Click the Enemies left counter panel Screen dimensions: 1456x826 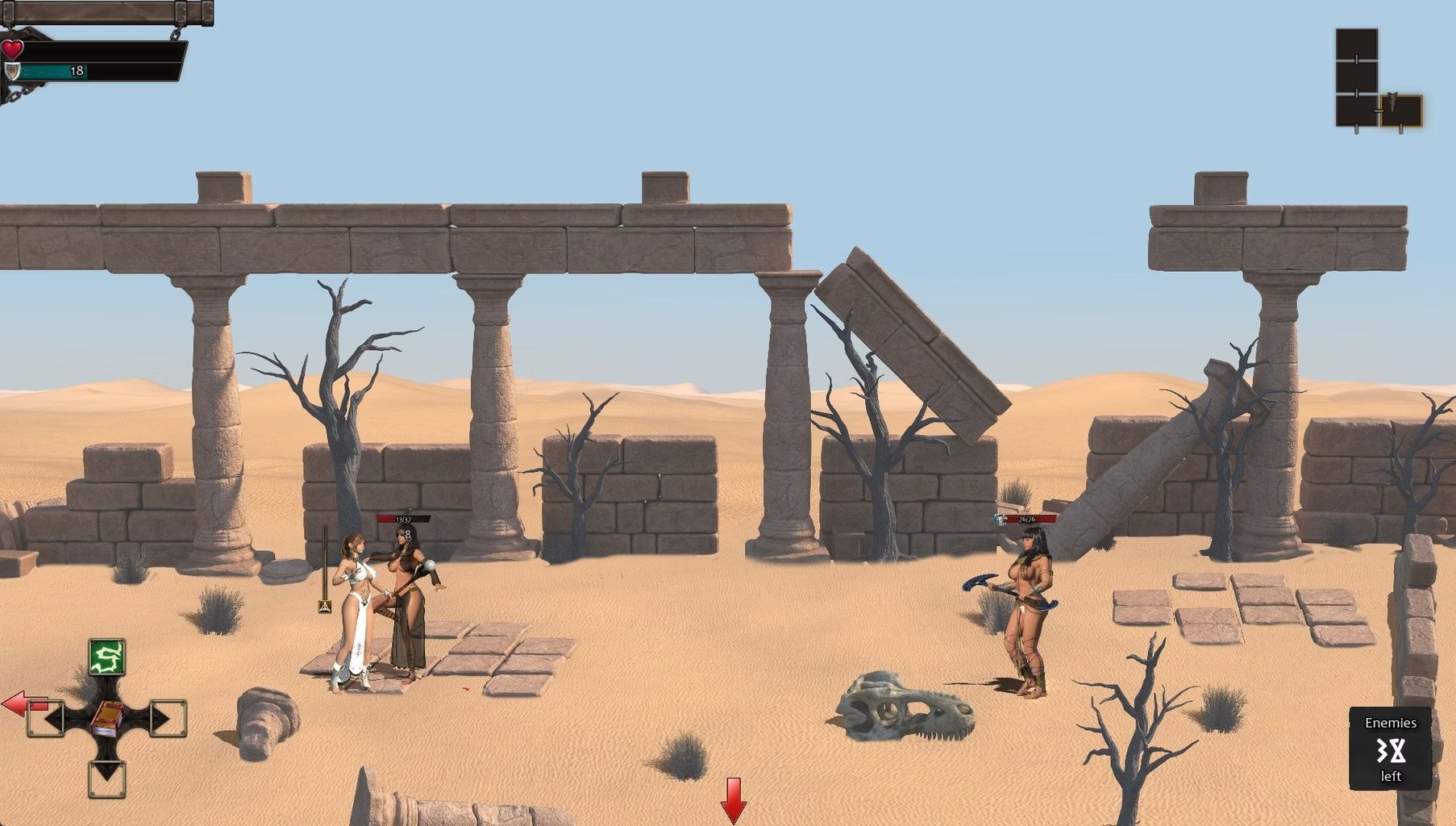pyautogui.click(x=1390, y=749)
